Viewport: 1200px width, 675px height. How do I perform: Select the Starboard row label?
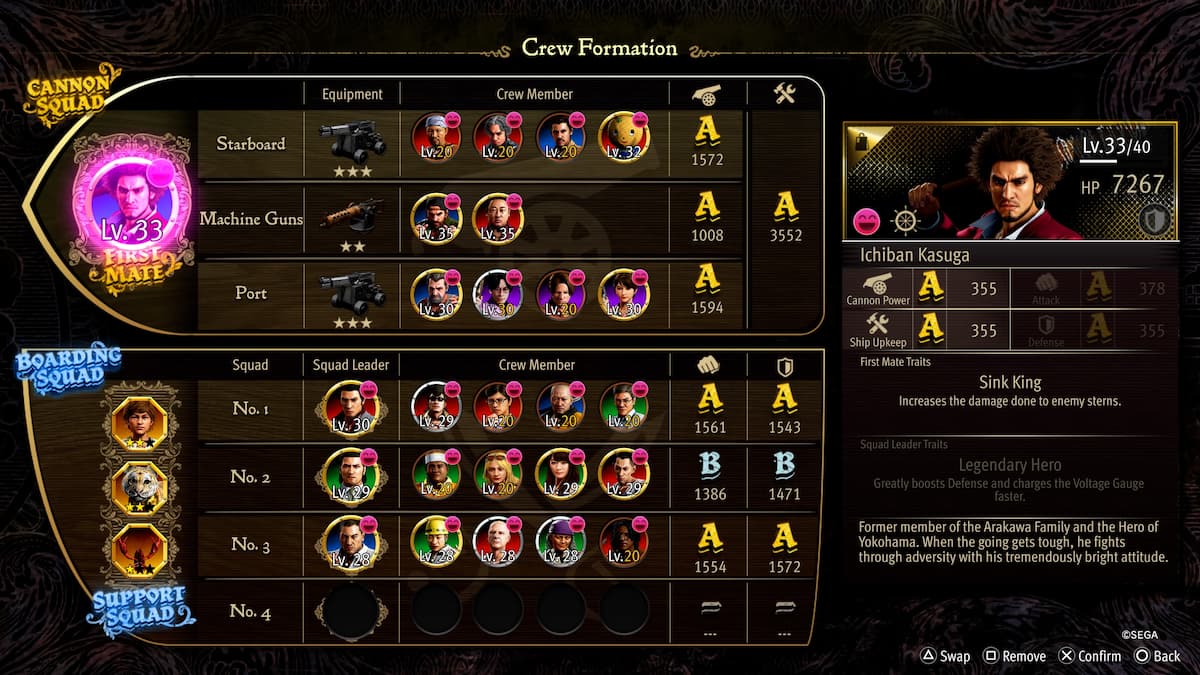pyautogui.click(x=250, y=144)
